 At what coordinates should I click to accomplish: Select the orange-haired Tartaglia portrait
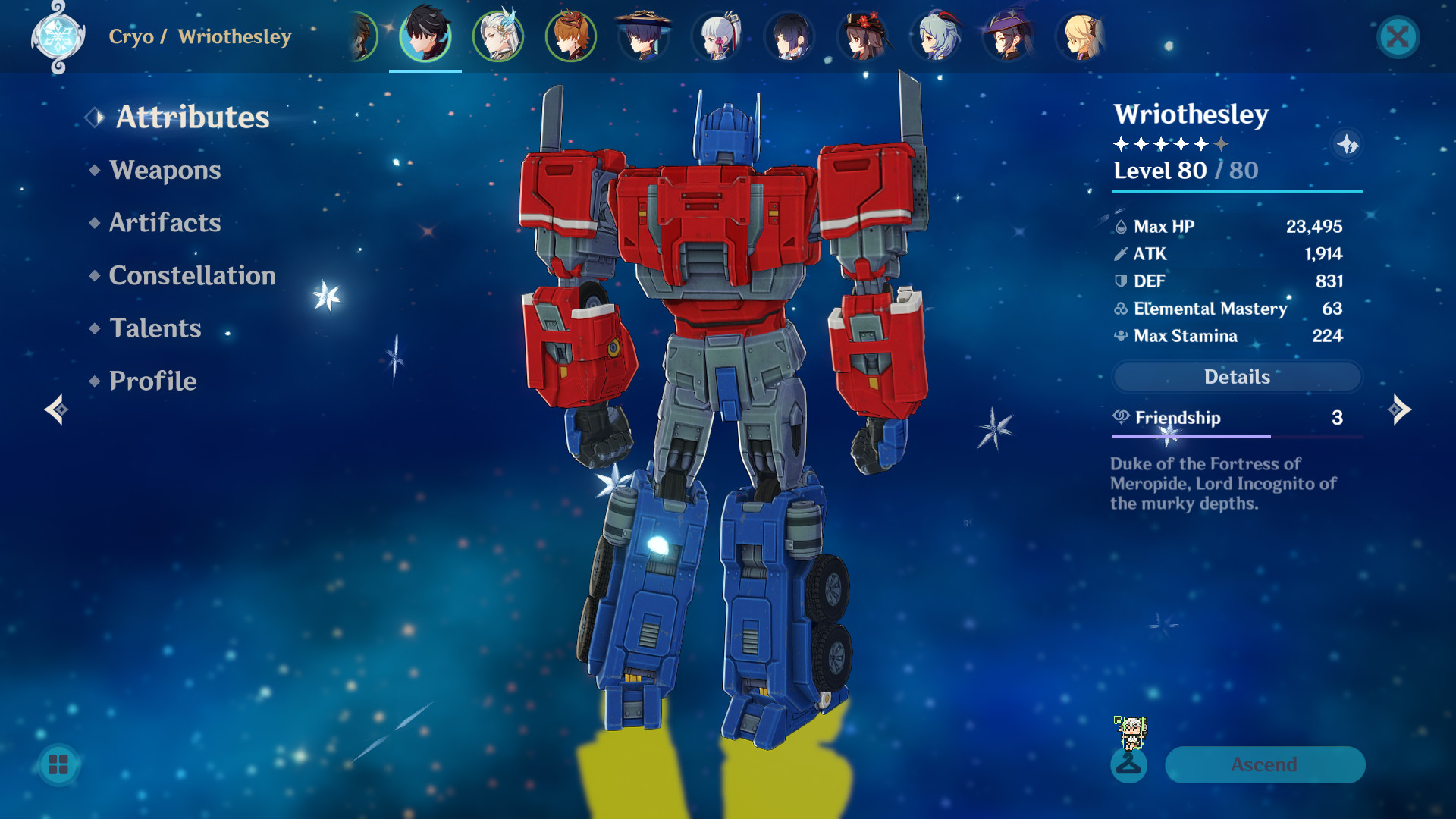(x=571, y=36)
